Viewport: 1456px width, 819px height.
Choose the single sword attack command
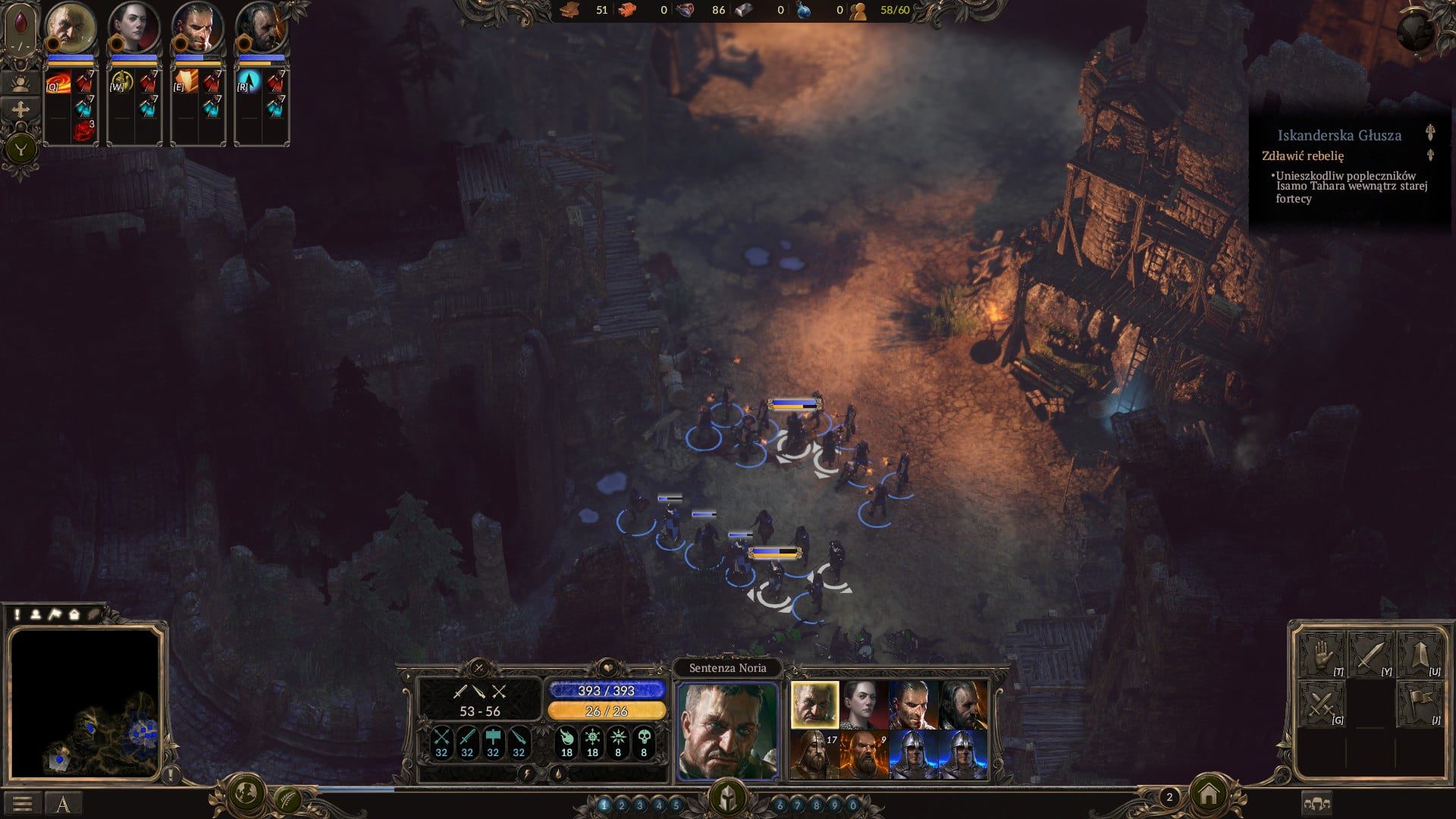[x=1370, y=655]
